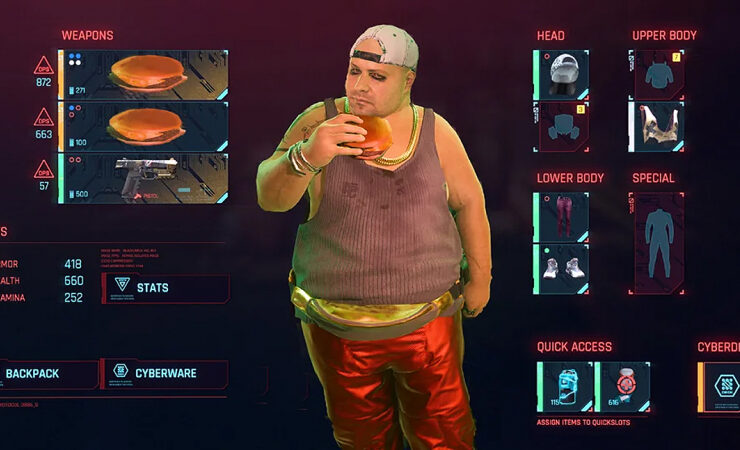
Task: Select the burger weapon slot with 872 DPS
Action: pyautogui.click(x=145, y=74)
